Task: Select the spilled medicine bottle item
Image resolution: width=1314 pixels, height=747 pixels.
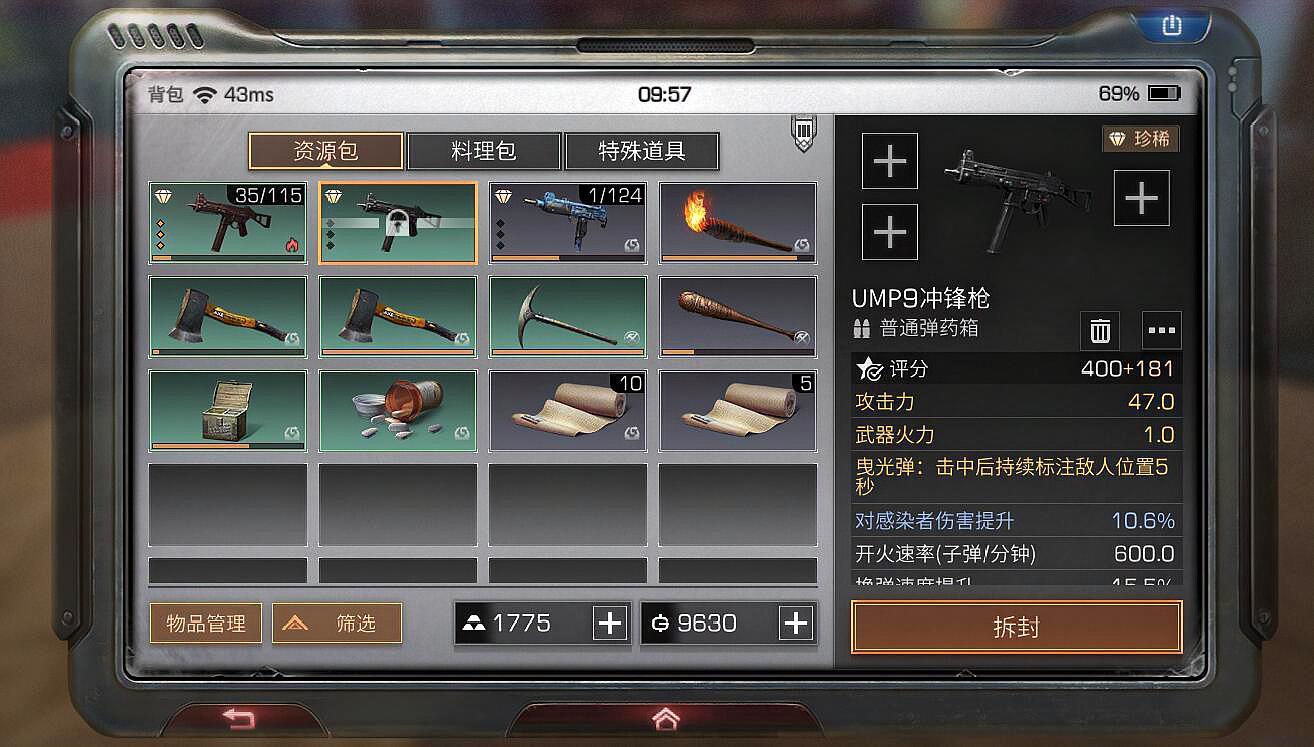Action: (x=397, y=412)
